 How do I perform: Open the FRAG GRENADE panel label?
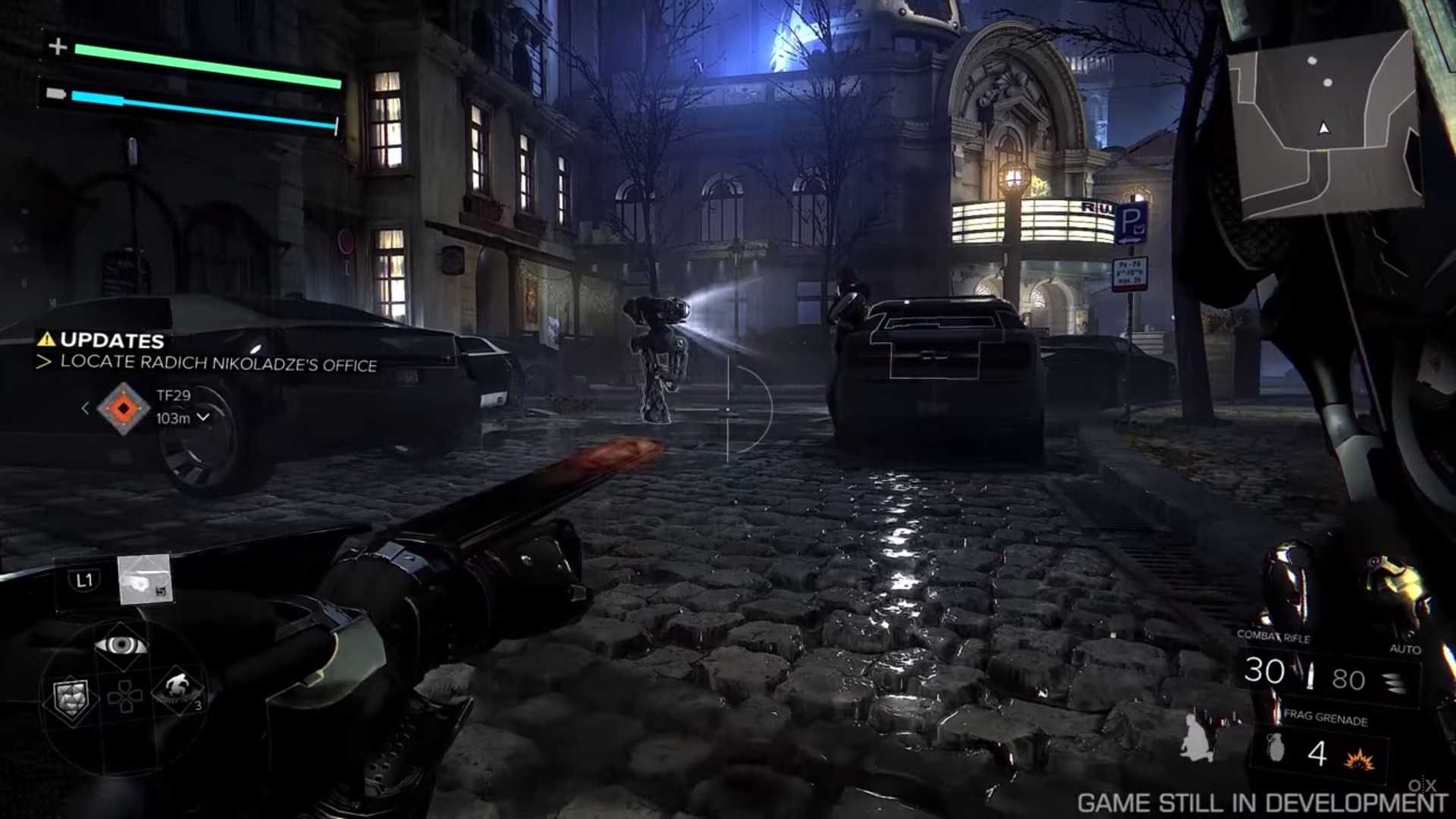(x=1328, y=718)
